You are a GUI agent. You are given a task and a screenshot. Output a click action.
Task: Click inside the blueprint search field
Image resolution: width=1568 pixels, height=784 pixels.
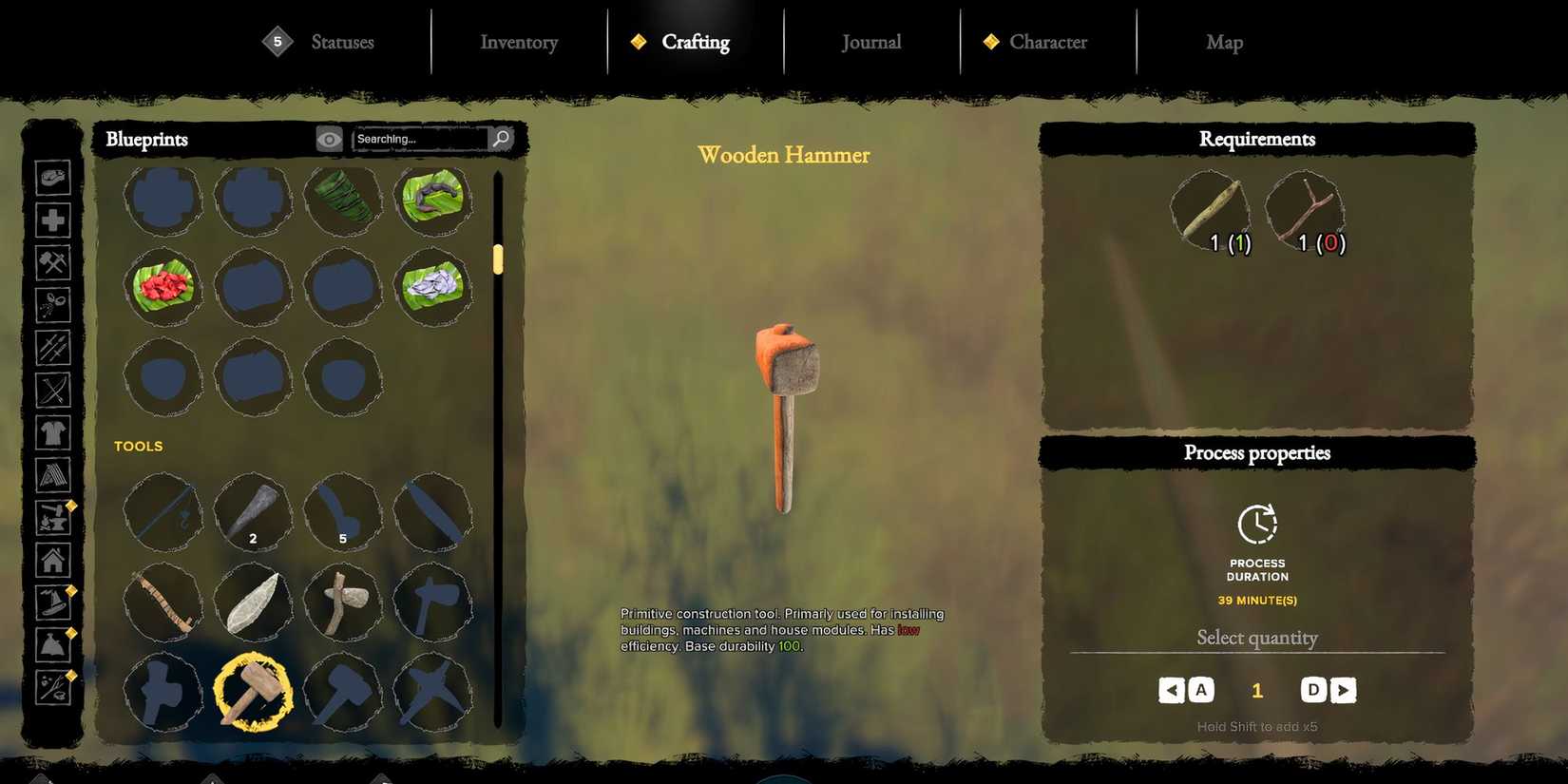pos(418,139)
